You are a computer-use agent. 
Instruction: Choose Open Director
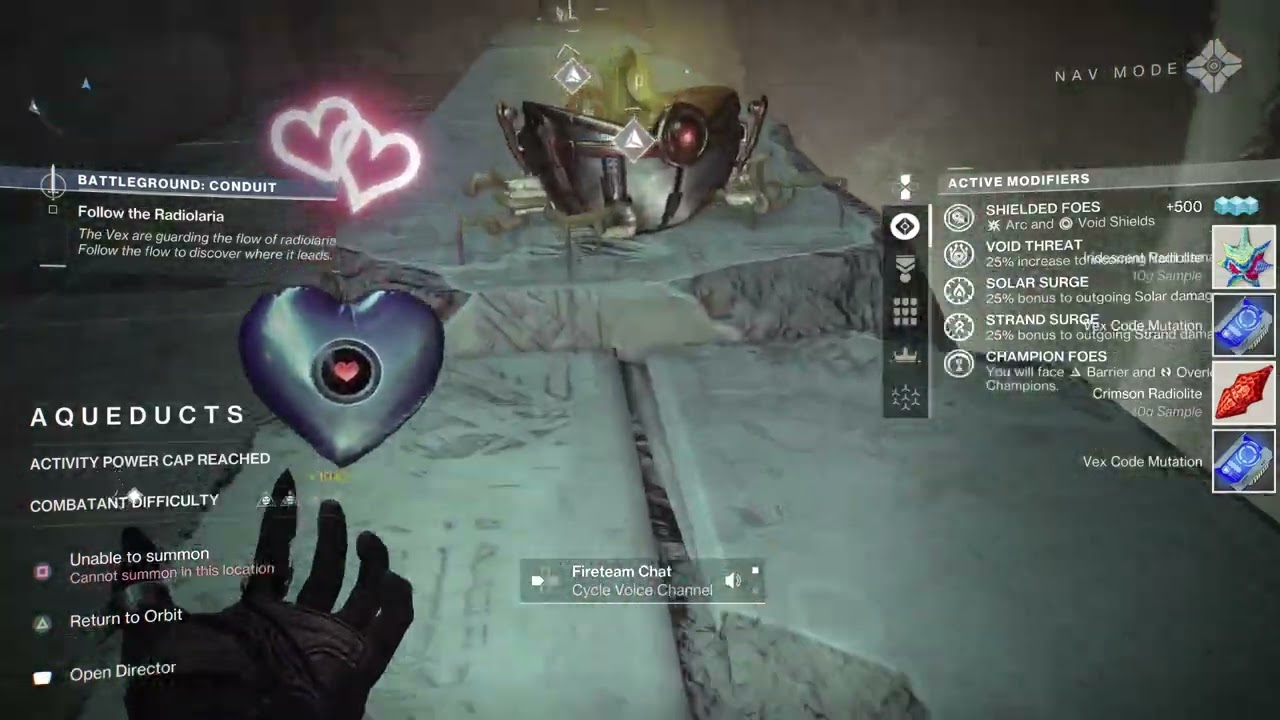(x=122, y=671)
